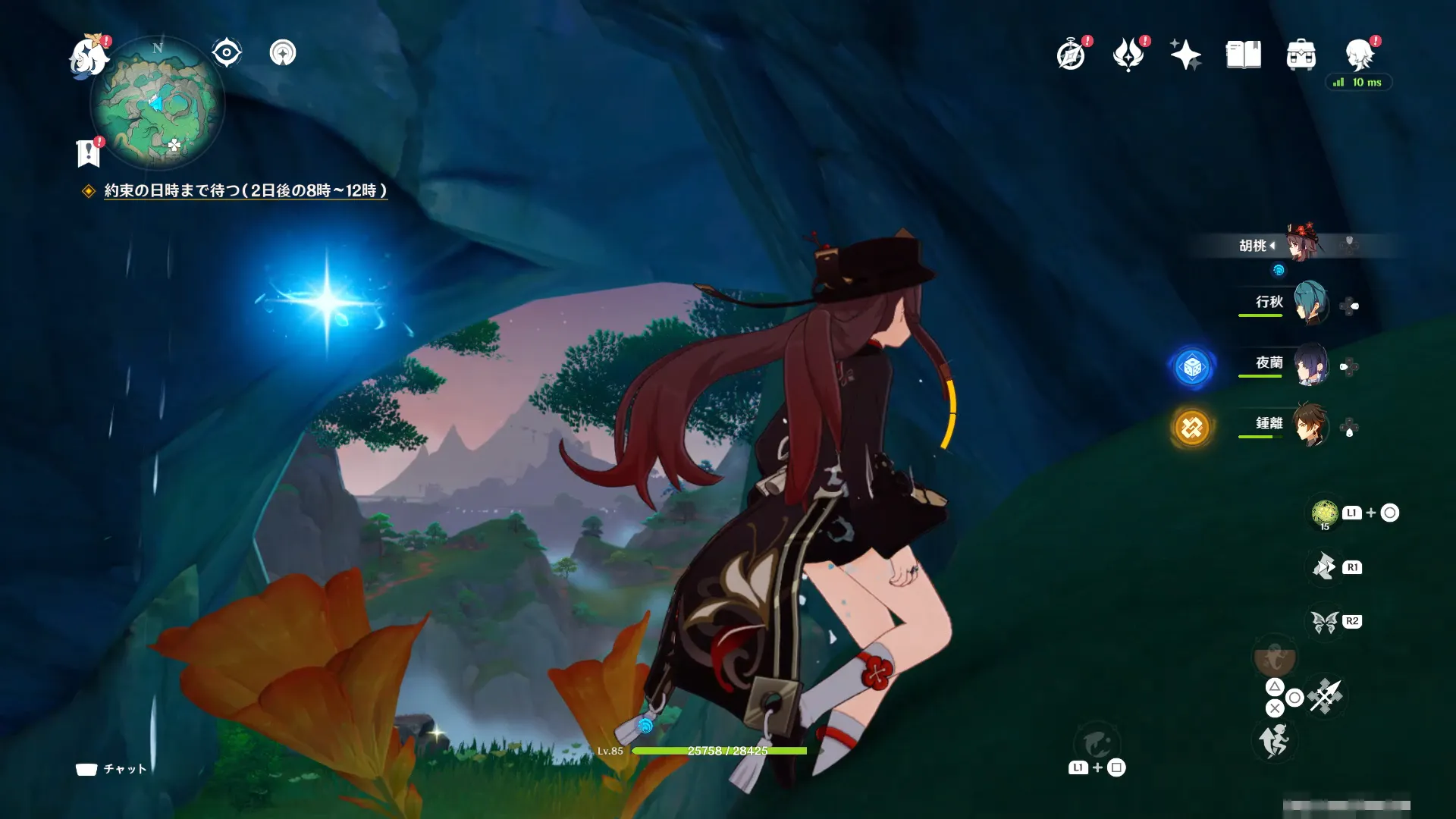Open the character profile icon
Screen dimensions: 1456x819
tap(1359, 55)
